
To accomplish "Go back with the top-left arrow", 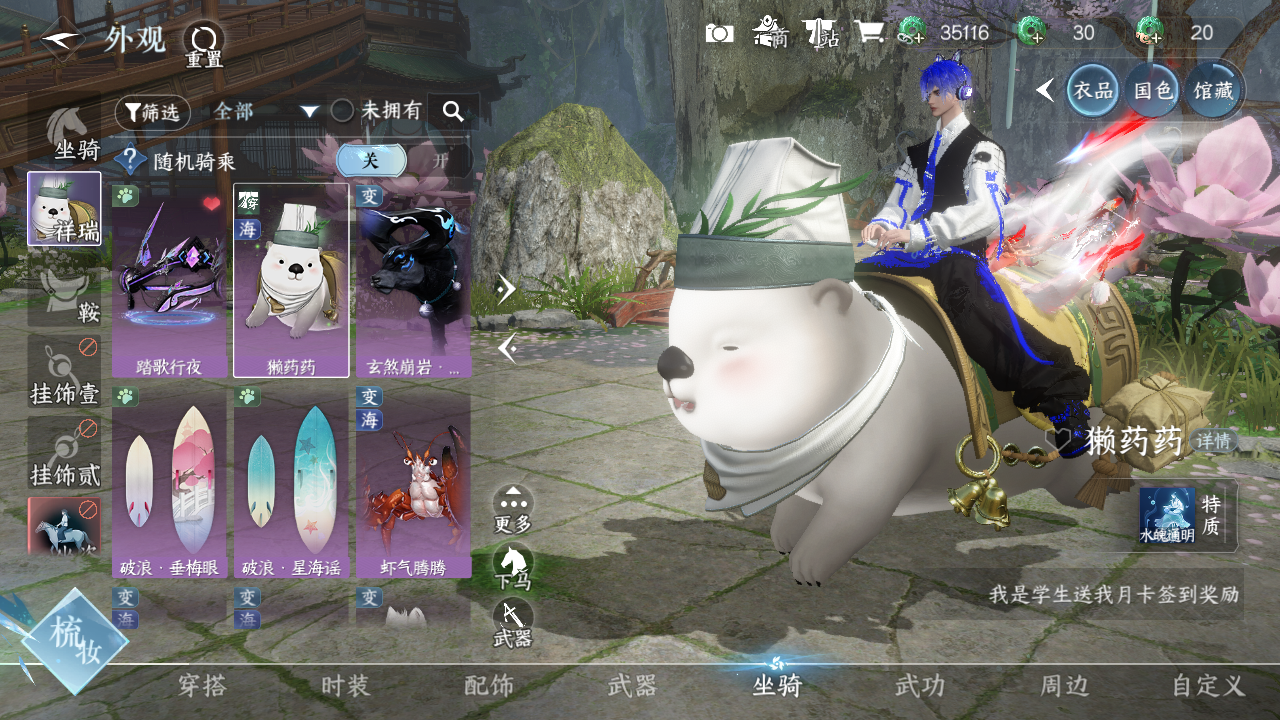I will (62, 40).
